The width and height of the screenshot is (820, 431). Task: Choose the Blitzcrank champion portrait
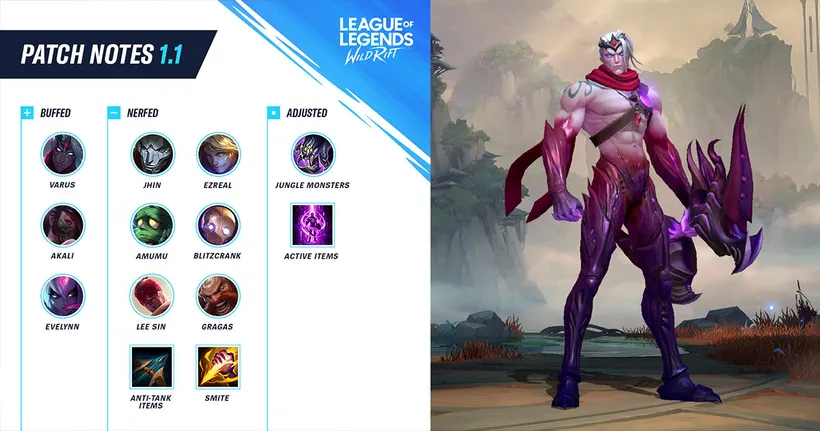217,225
